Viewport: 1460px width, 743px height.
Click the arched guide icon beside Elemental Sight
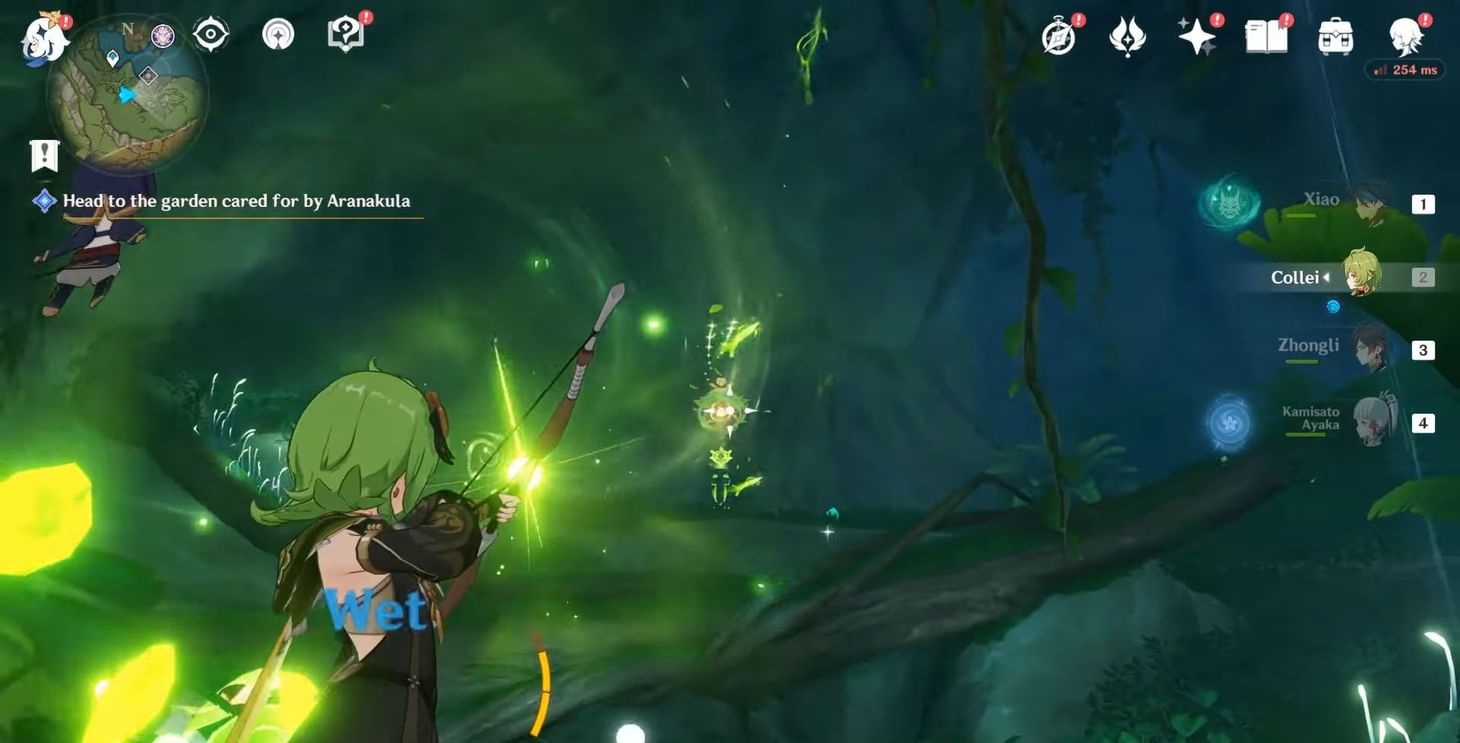(277, 33)
